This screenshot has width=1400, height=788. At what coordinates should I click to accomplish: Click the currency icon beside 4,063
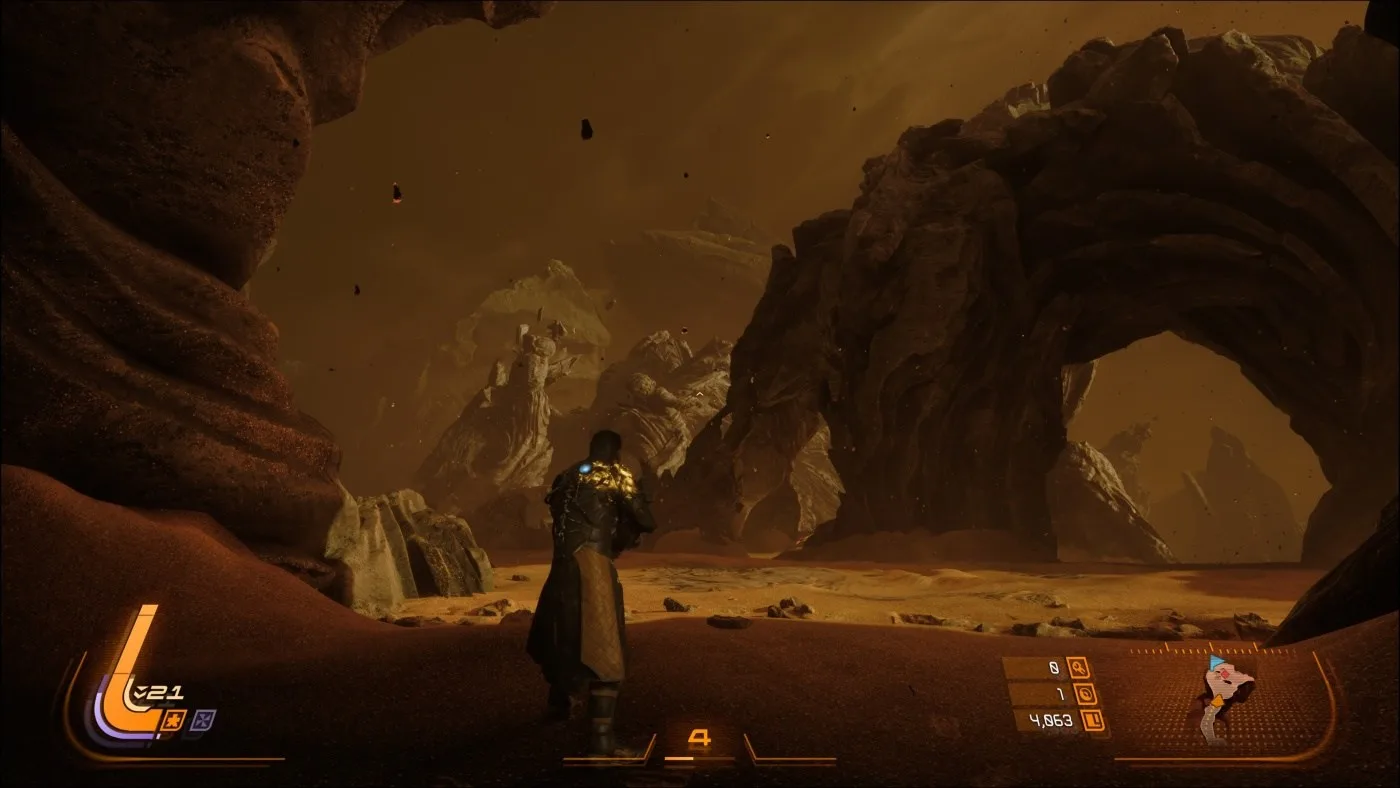pyautogui.click(x=1093, y=719)
